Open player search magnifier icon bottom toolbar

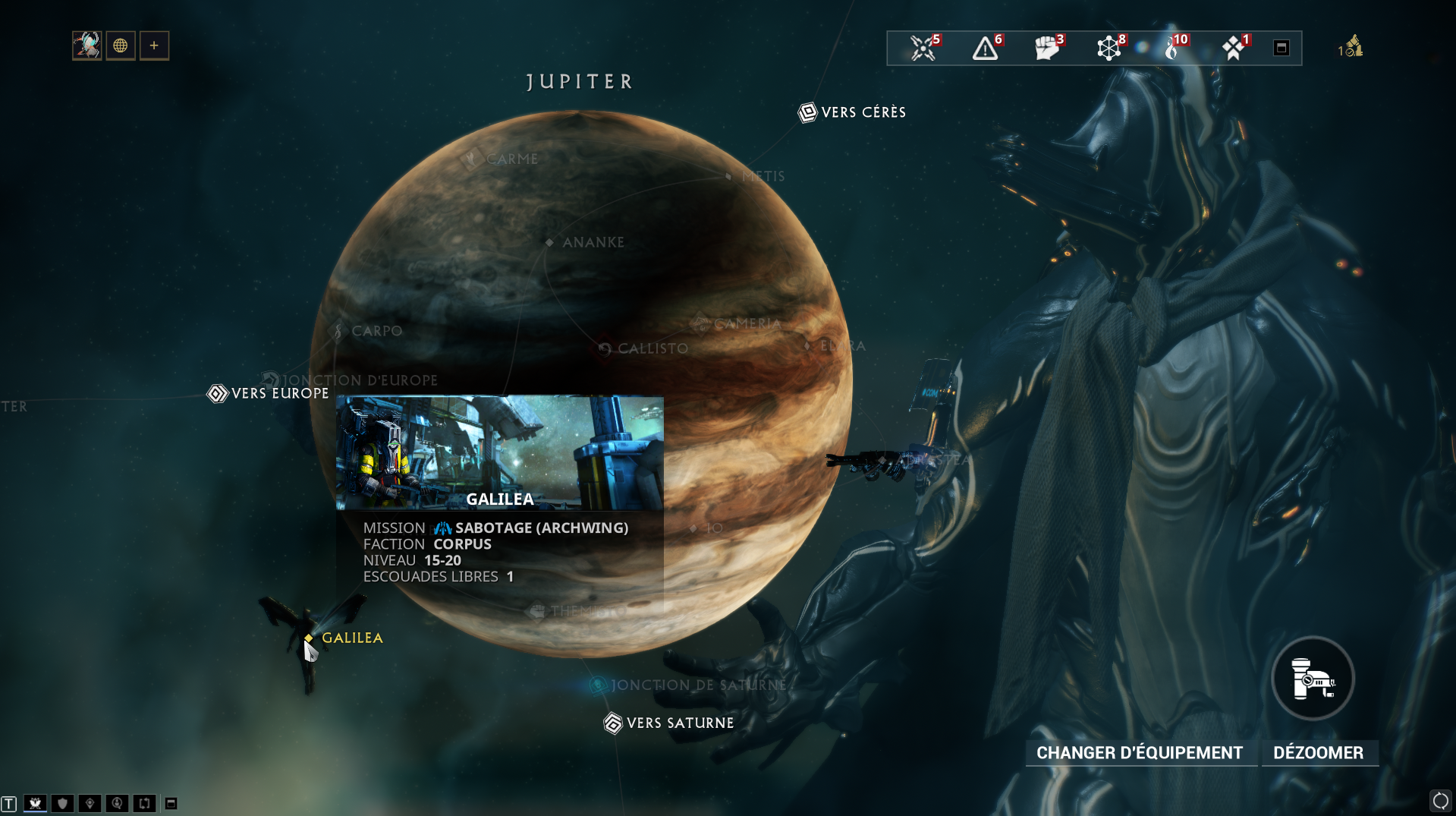116,802
